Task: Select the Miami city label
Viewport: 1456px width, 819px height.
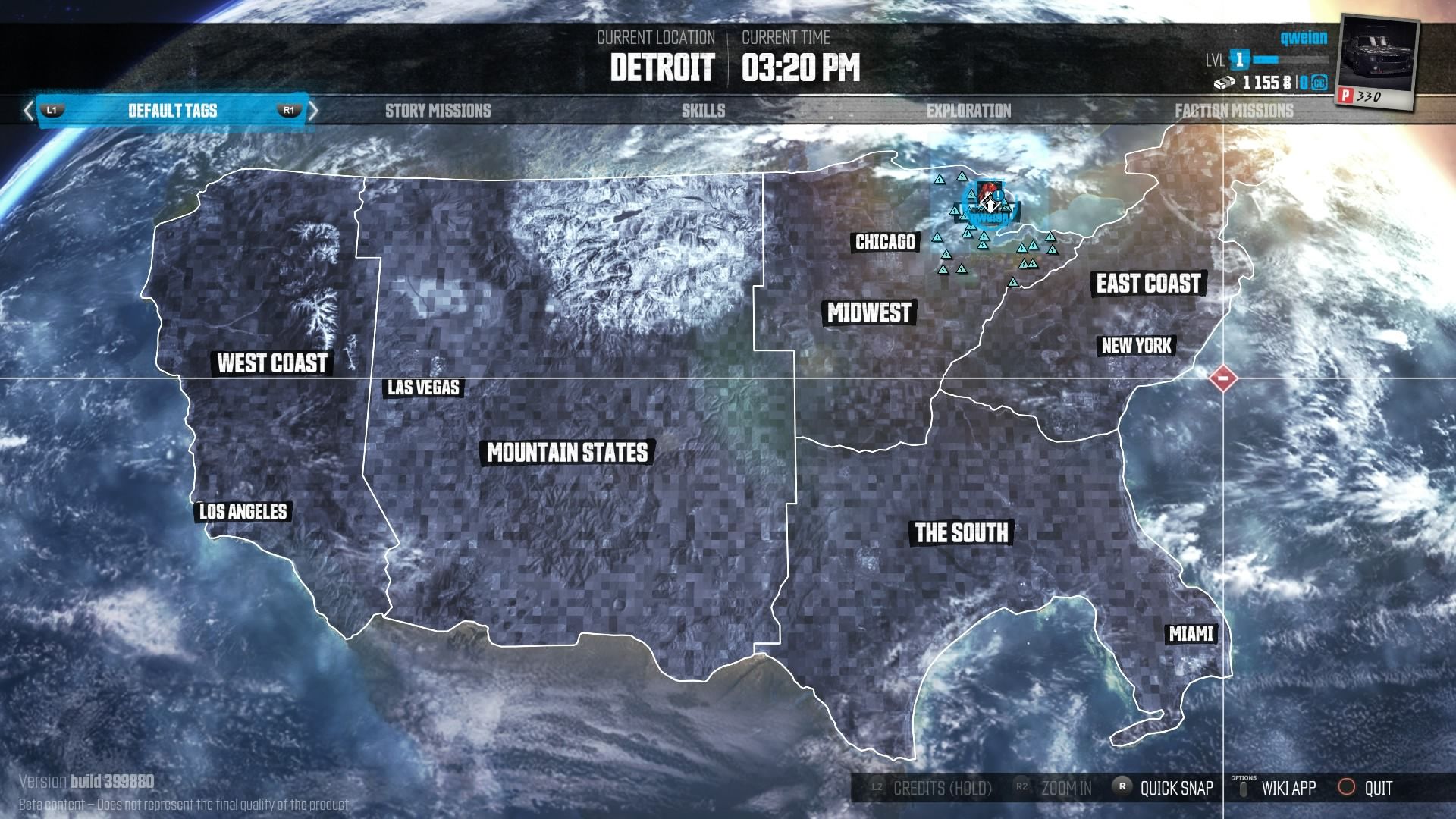Action: 1191,634
